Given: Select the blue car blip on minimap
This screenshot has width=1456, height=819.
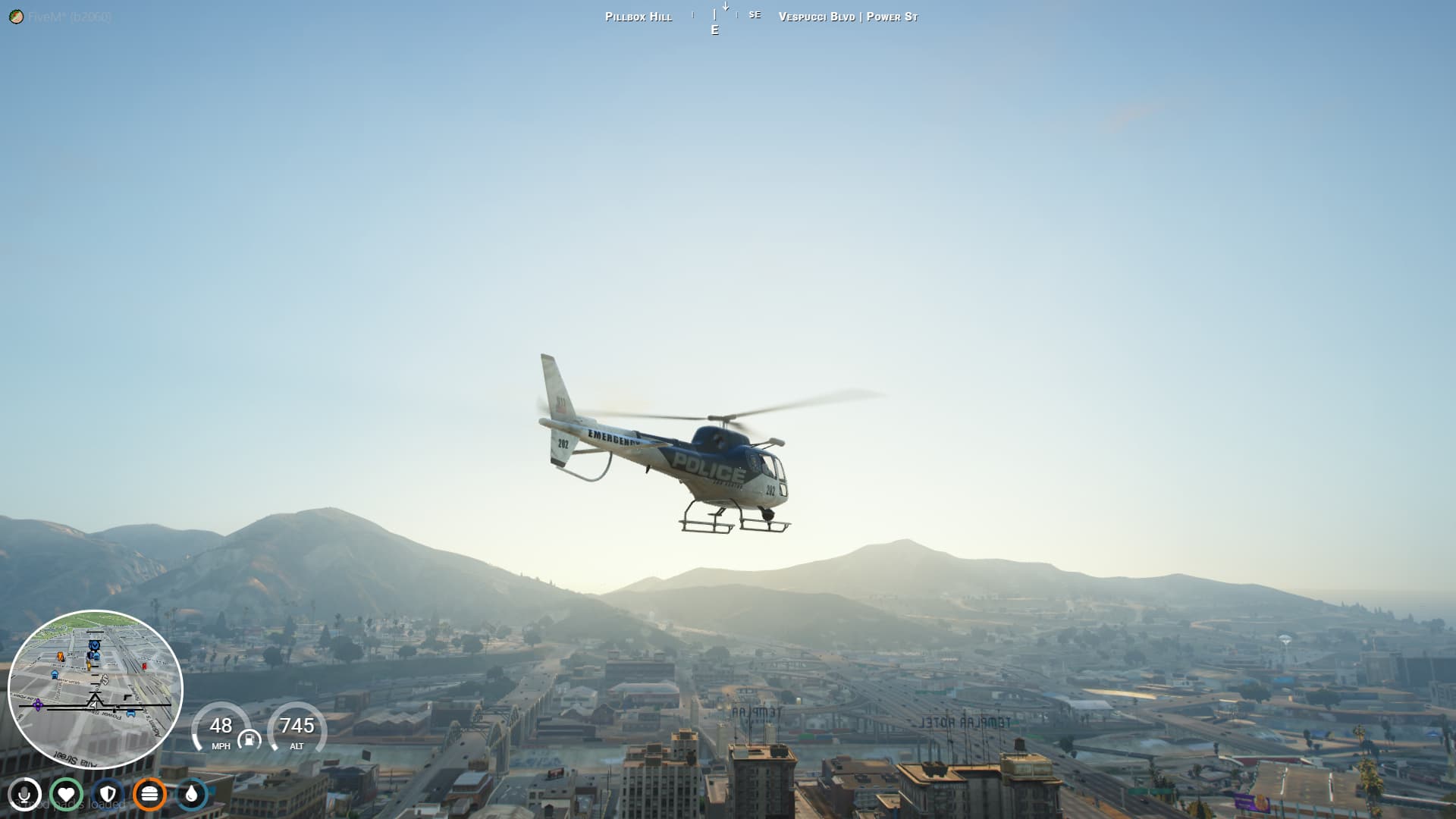Looking at the screenshot, I should pyautogui.click(x=130, y=713).
